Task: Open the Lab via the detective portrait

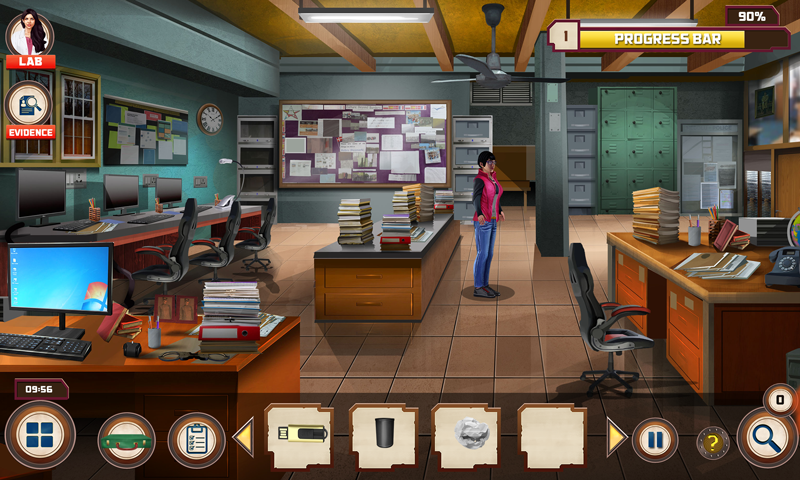Action: (x=30, y=37)
